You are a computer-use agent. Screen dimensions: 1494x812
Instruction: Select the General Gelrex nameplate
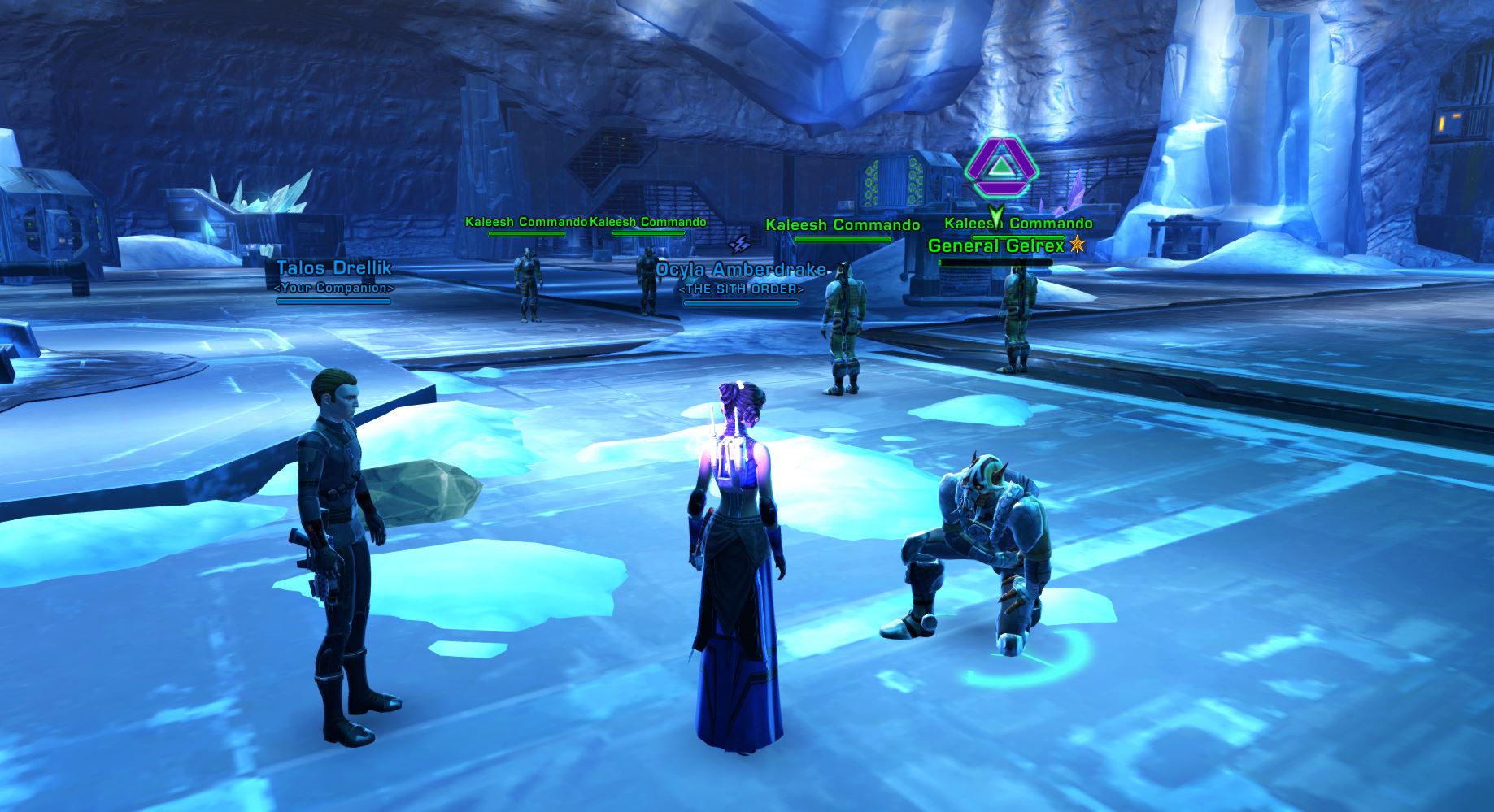995,245
